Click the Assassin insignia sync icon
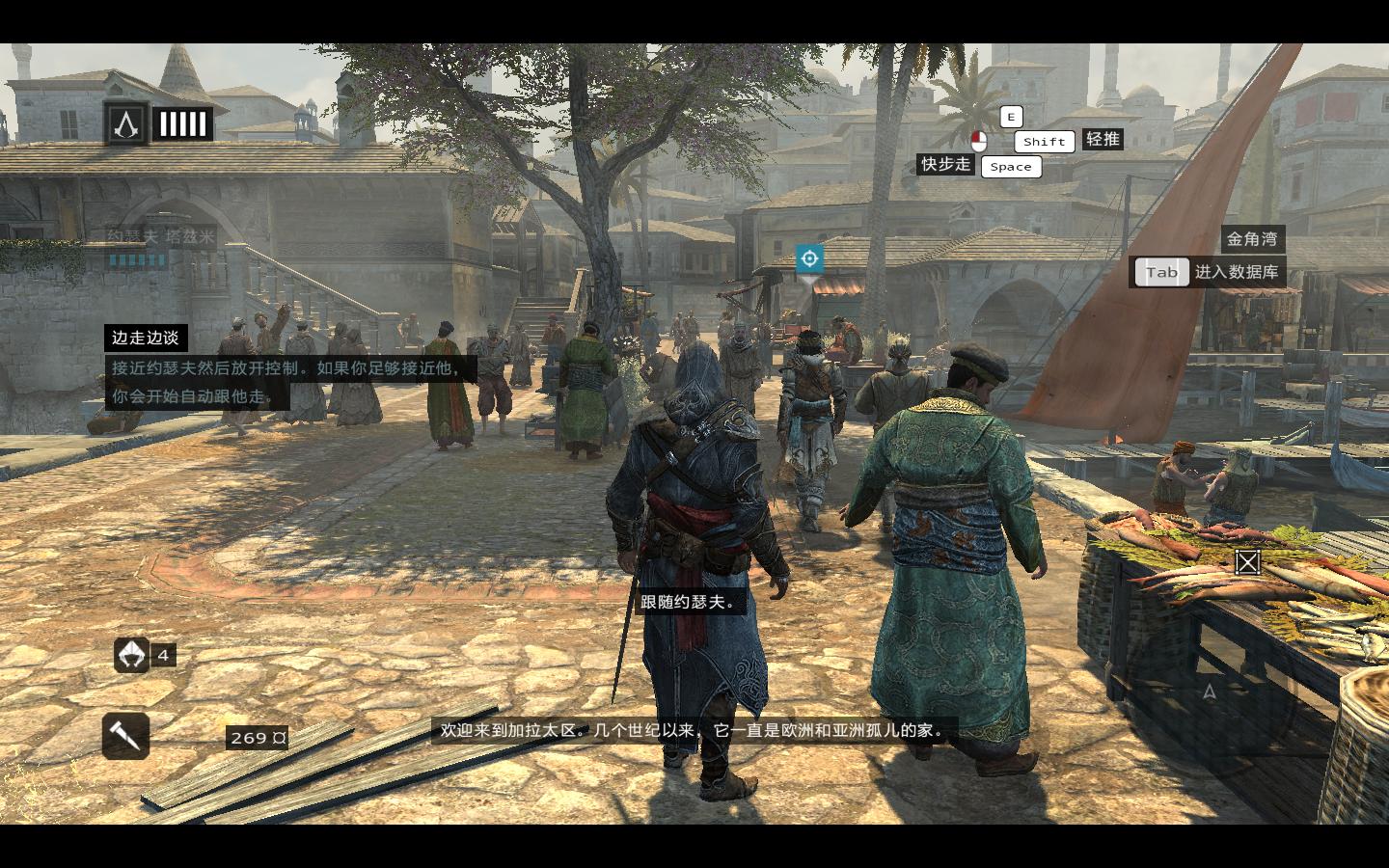The width and height of the screenshot is (1389, 868). point(126,123)
